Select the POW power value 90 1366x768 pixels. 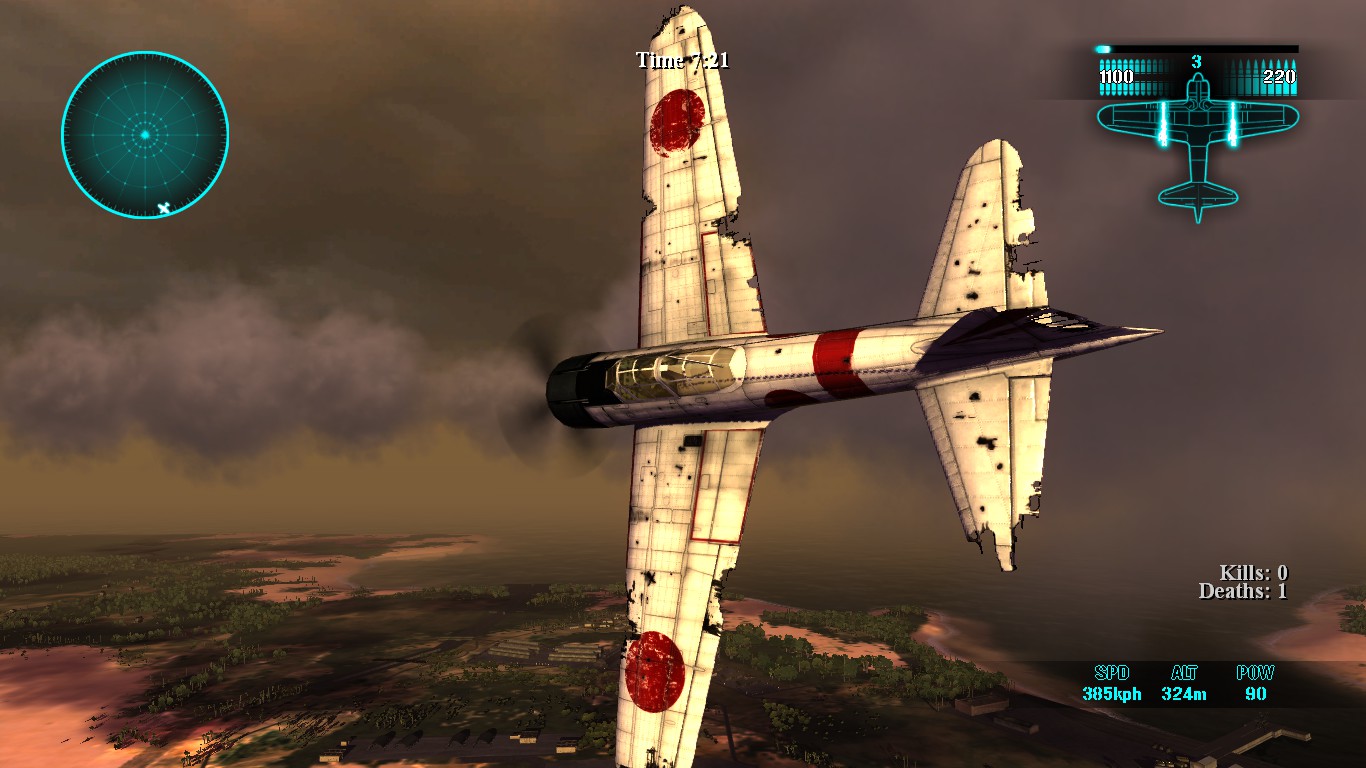(x=1254, y=694)
